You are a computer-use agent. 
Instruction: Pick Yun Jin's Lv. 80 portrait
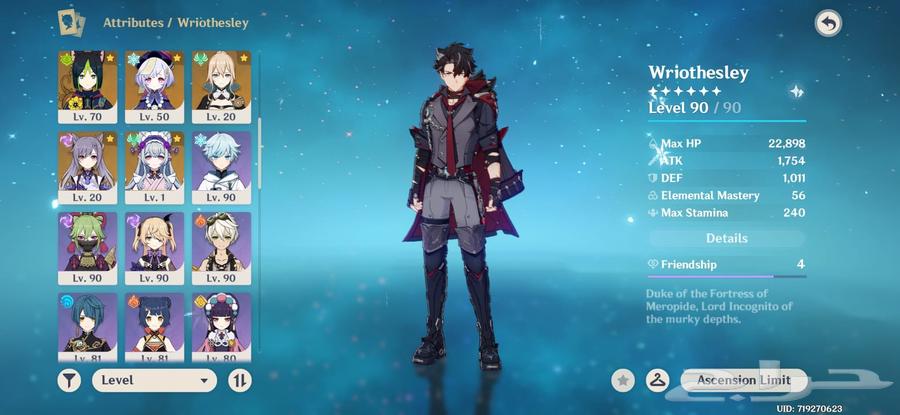point(222,326)
